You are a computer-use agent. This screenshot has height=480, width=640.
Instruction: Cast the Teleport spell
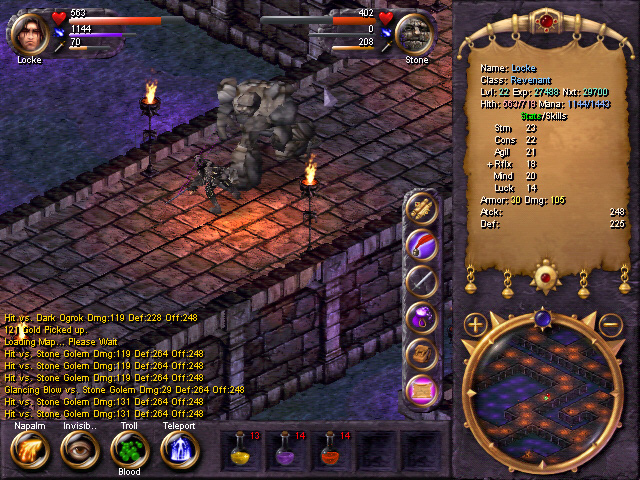(181, 450)
